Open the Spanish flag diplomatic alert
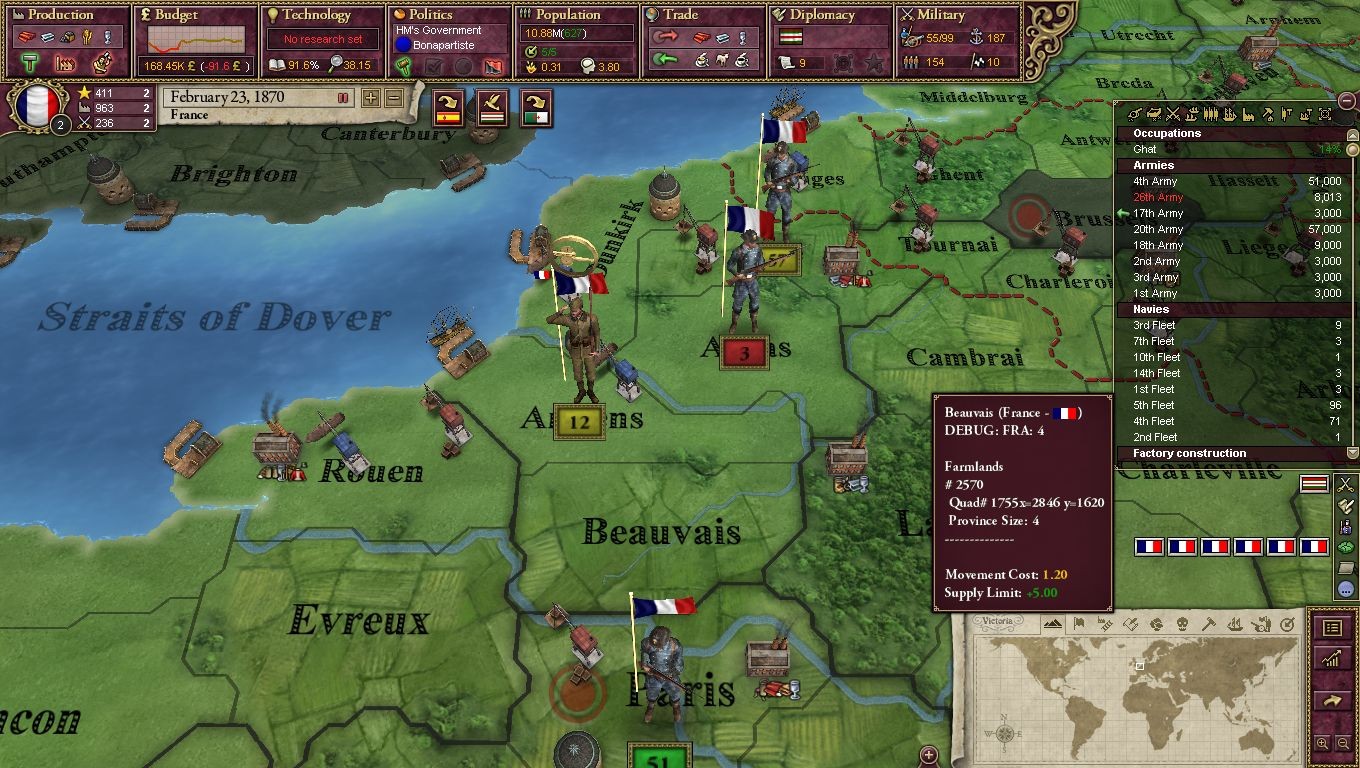This screenshot has height=768, width=1360. (446, 106)
